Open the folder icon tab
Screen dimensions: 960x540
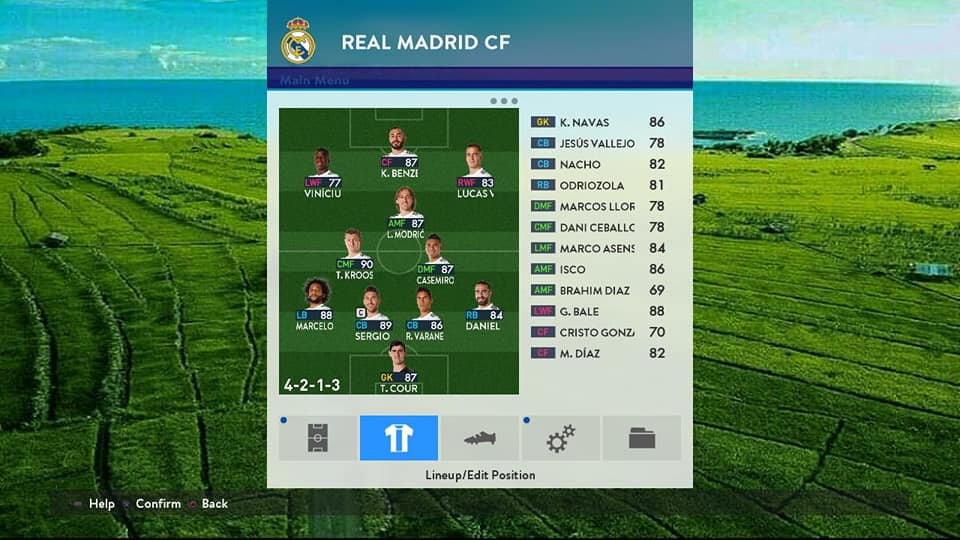641,438
